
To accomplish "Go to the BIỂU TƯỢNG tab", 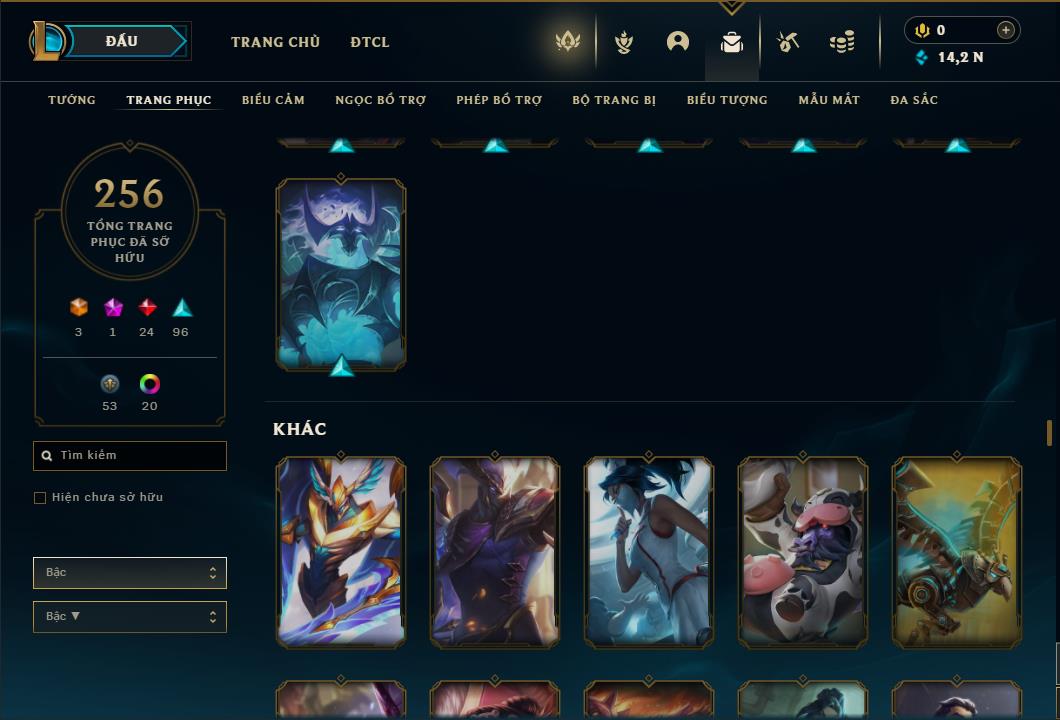I will 727,100.
